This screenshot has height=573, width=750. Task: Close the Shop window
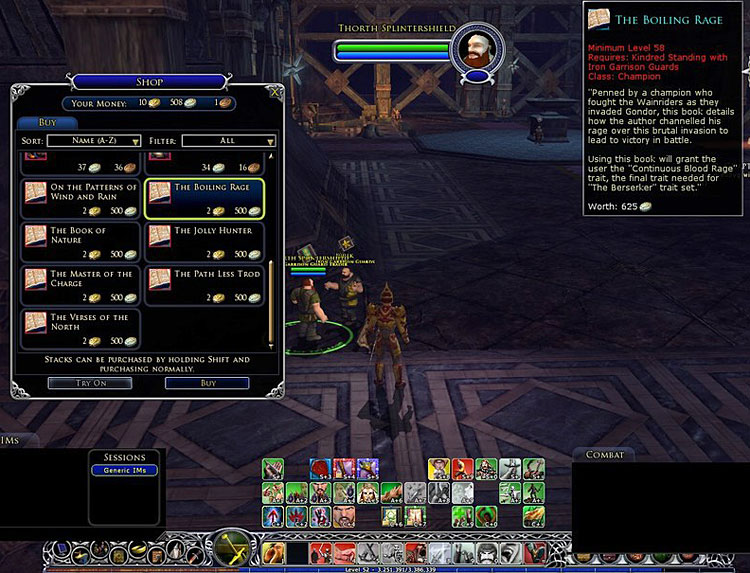tap(275, 94)
